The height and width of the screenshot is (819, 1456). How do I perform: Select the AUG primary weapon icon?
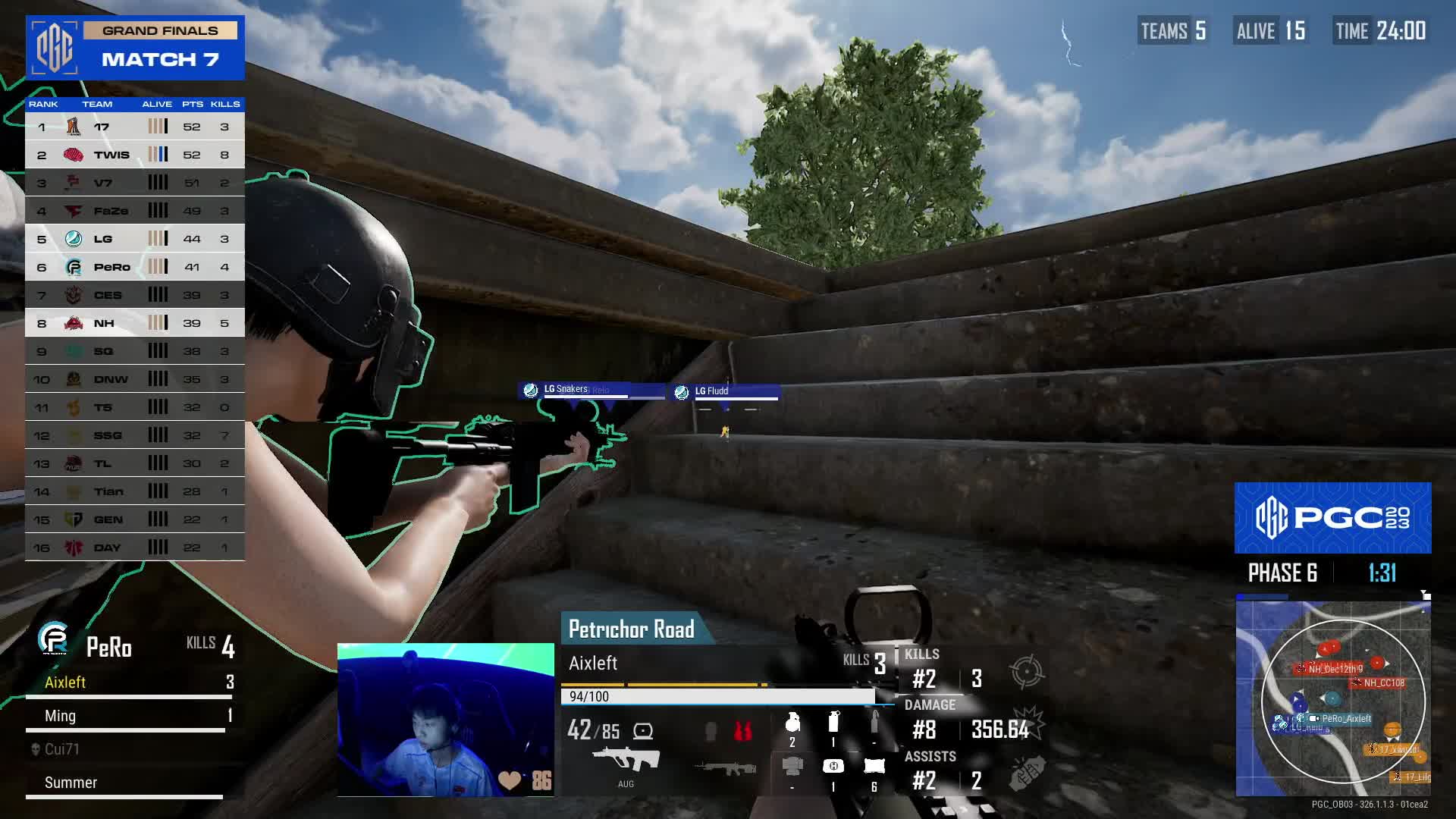point(626,760)
